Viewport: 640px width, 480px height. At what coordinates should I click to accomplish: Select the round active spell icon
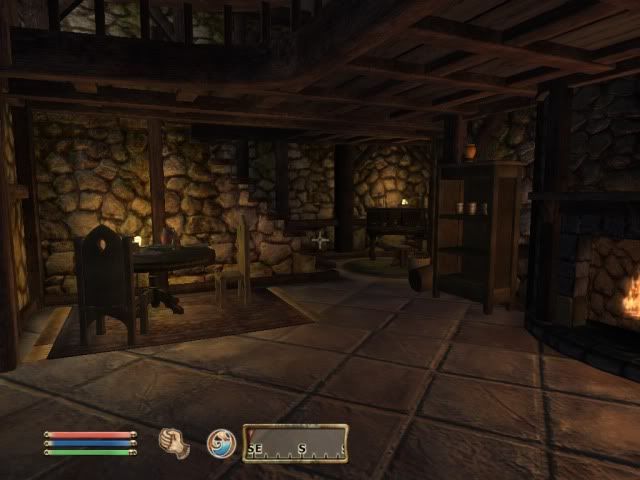click(221, 443)
